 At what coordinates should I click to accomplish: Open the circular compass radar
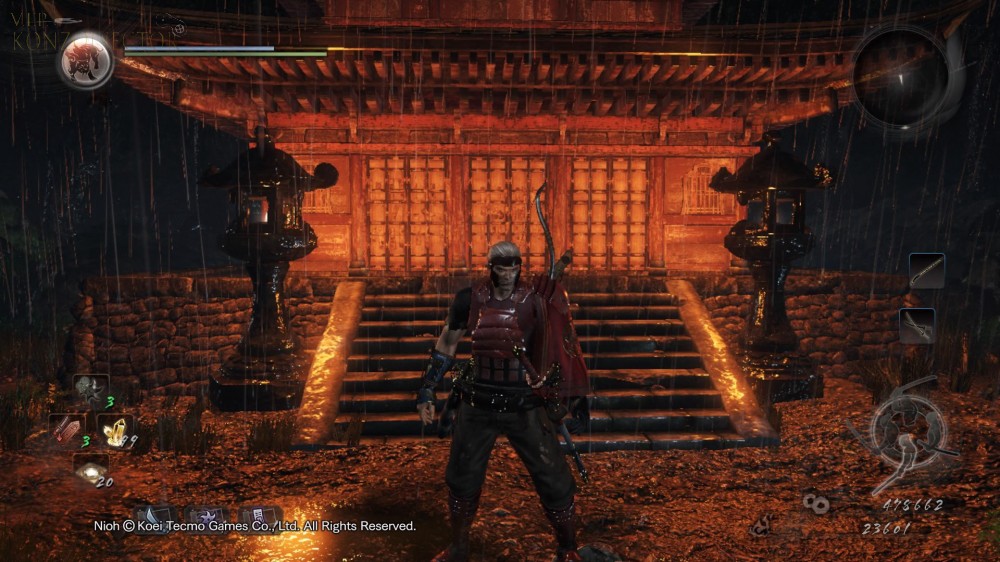coord(902,76)
